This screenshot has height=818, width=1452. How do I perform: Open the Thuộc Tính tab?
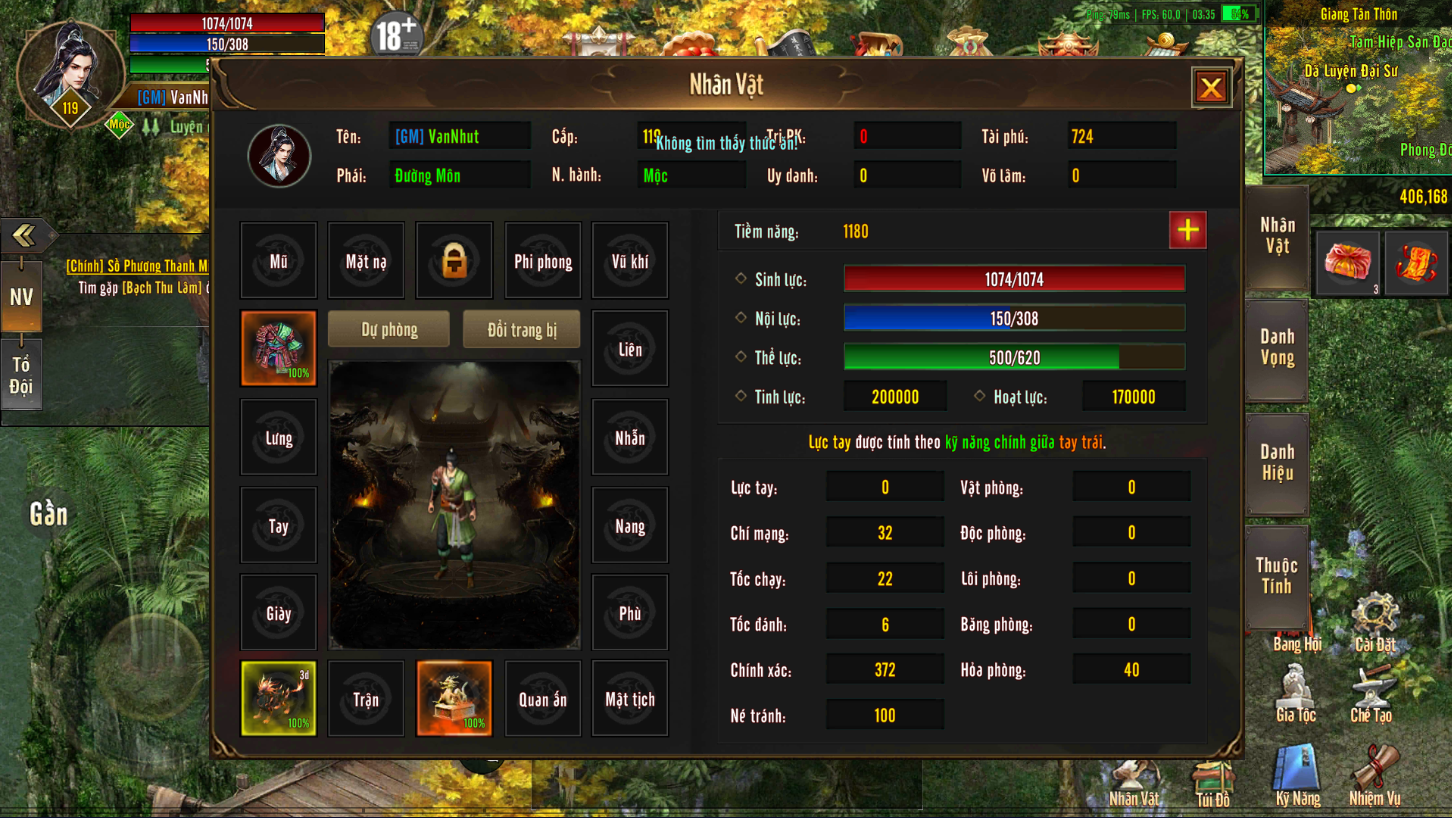tap(1277, 576)
